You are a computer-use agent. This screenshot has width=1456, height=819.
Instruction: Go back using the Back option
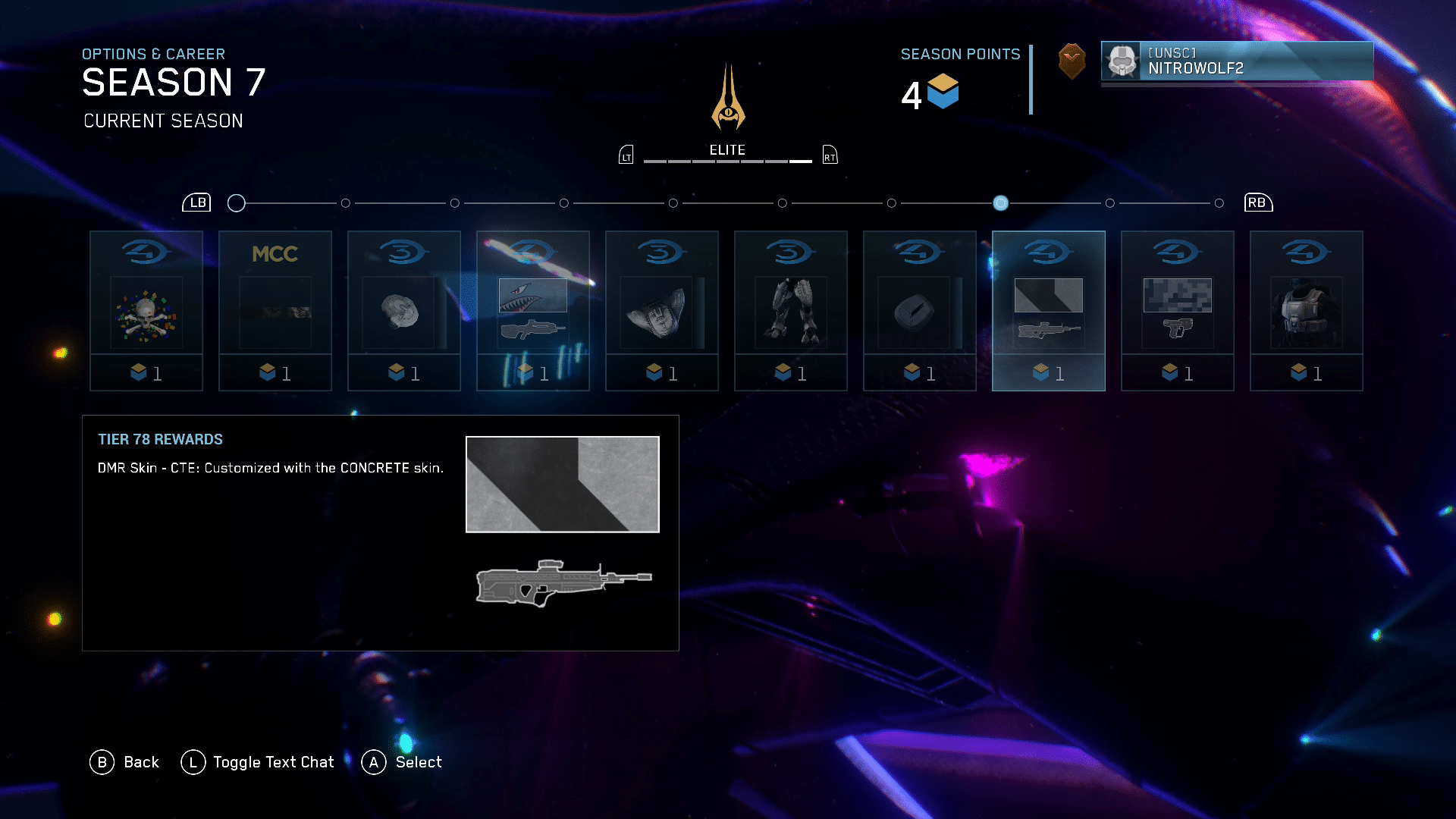125,762
